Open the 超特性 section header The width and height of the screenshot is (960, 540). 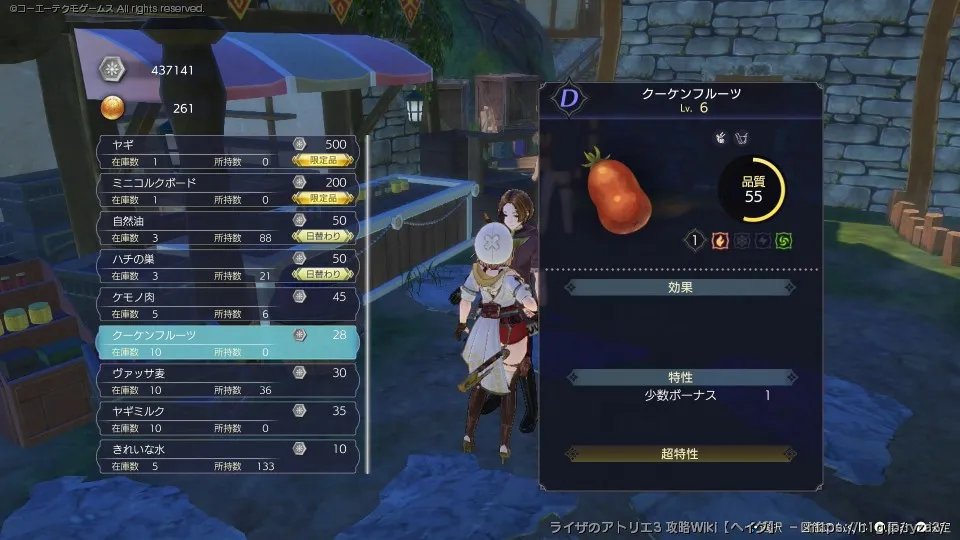681,454
